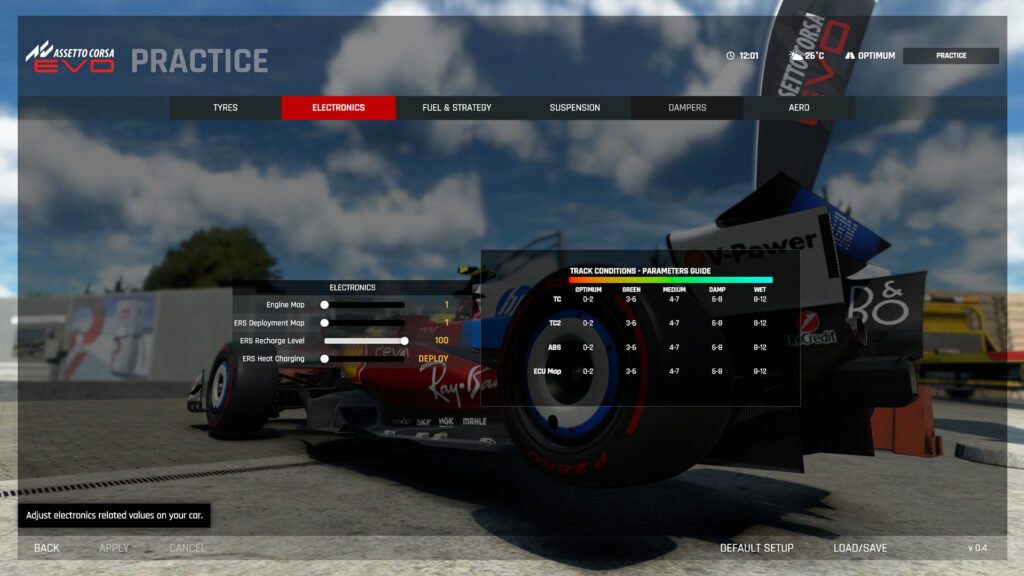The image size is (1024, 576).
Task: Show the Dampers tab
Action: pyautogui.click(x=687, y=108)
